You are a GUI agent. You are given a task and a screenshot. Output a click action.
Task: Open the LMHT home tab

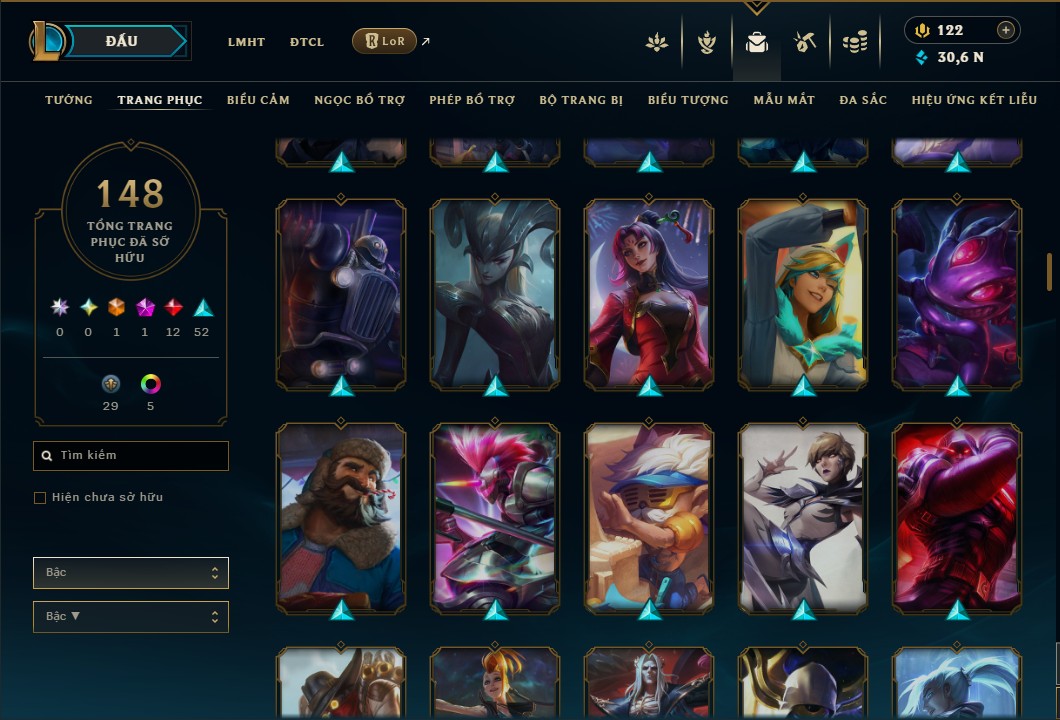(246, 42)
